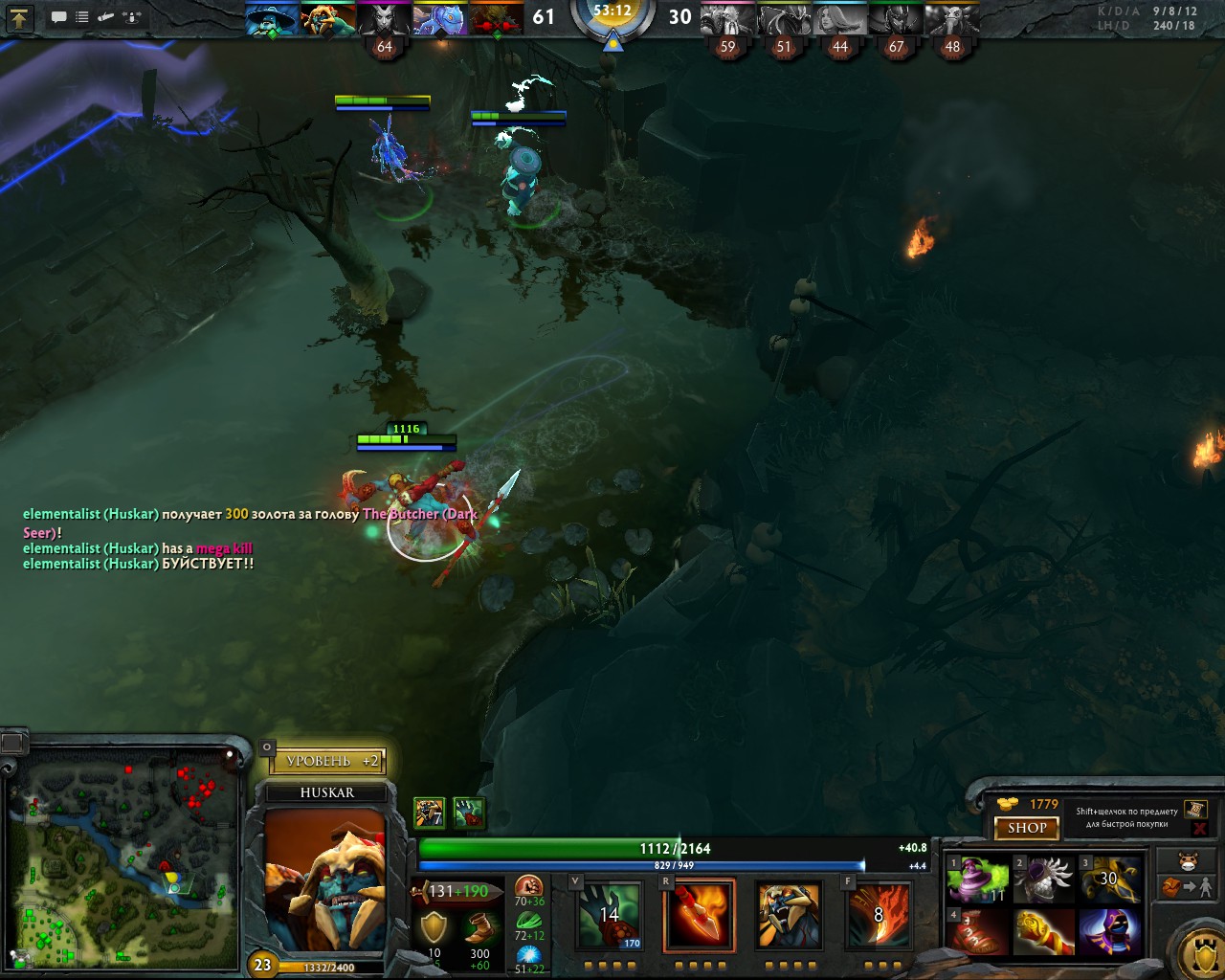Toggle the Burning Spear ability
This screenshot has width=1225, height=980.
tap(700, 916)
